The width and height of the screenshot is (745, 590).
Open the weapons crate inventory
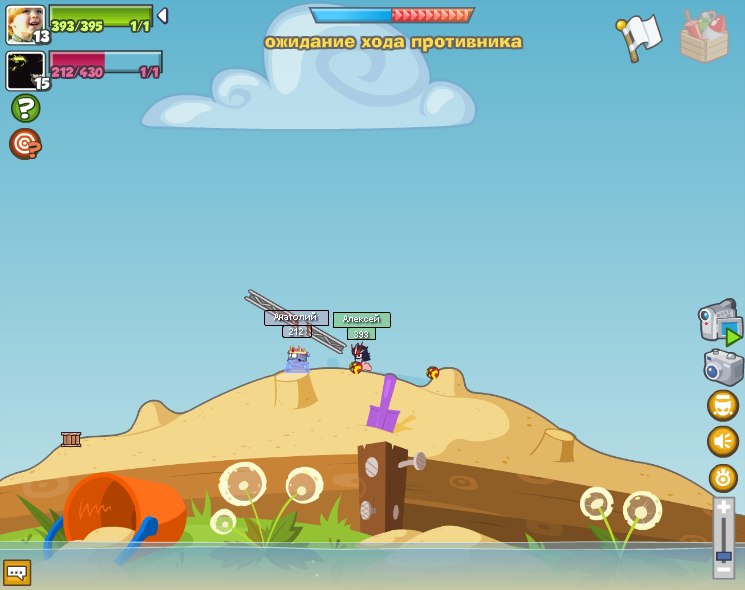click(704, 38)
